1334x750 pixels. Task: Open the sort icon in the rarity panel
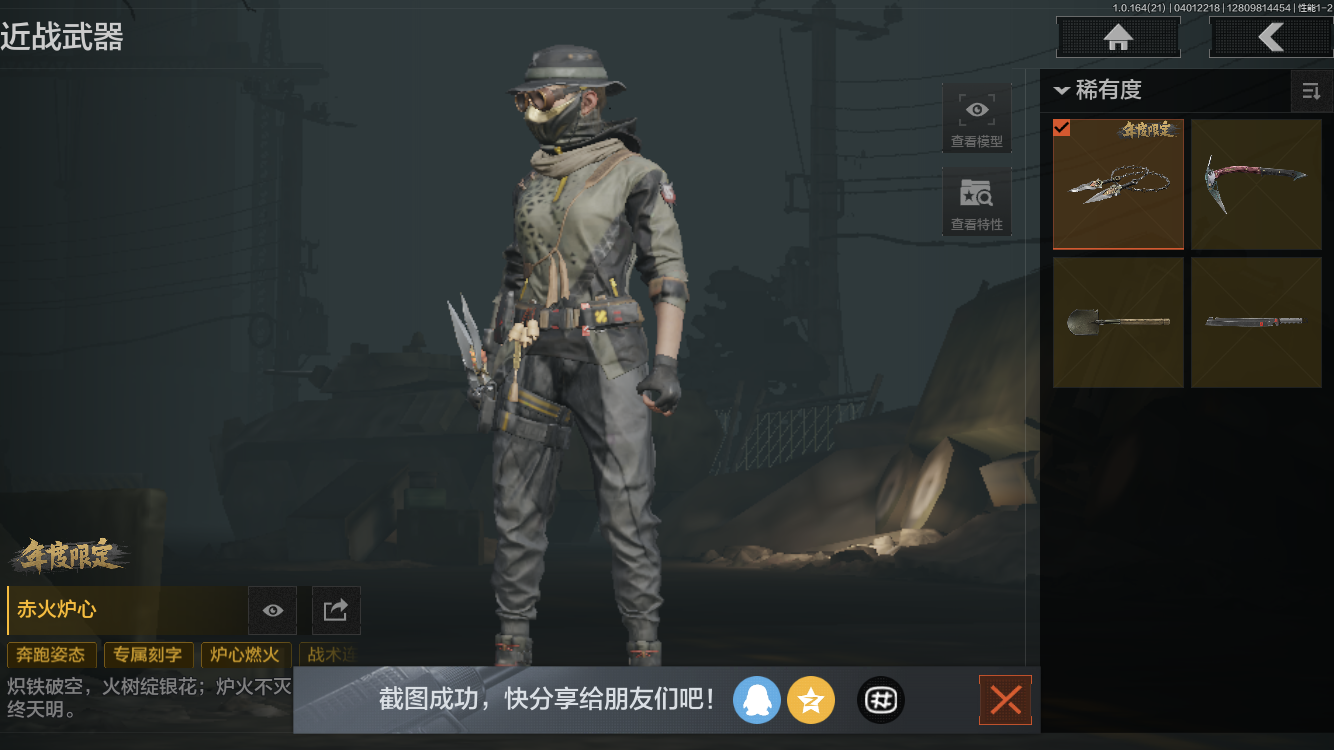pos(1311,91)
